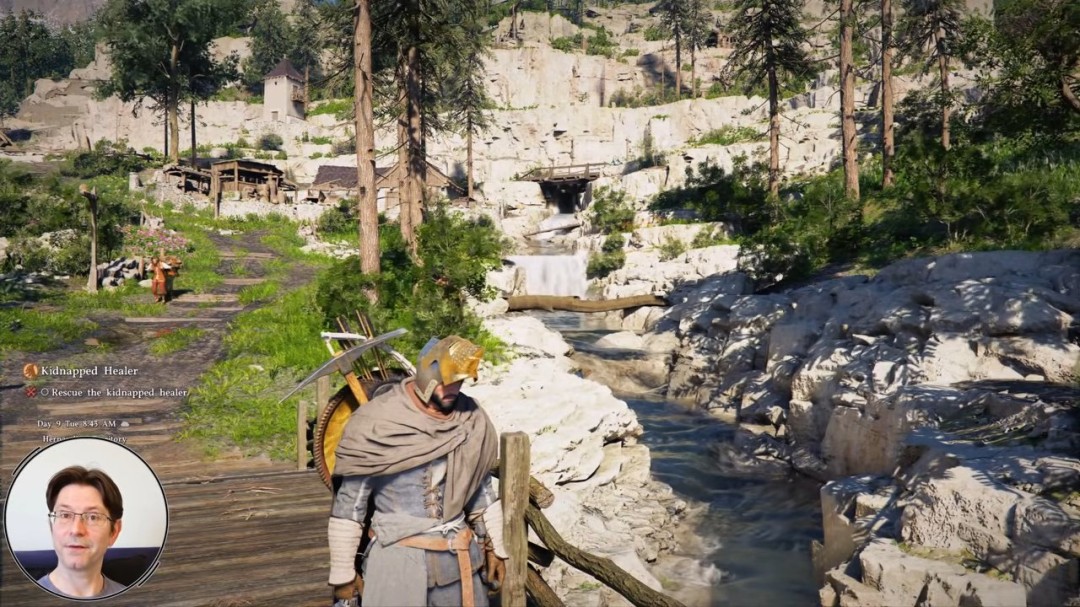This screenshot has width=1080, height=607.
Task: Click the circular webcam overlay
Action: 86,519
